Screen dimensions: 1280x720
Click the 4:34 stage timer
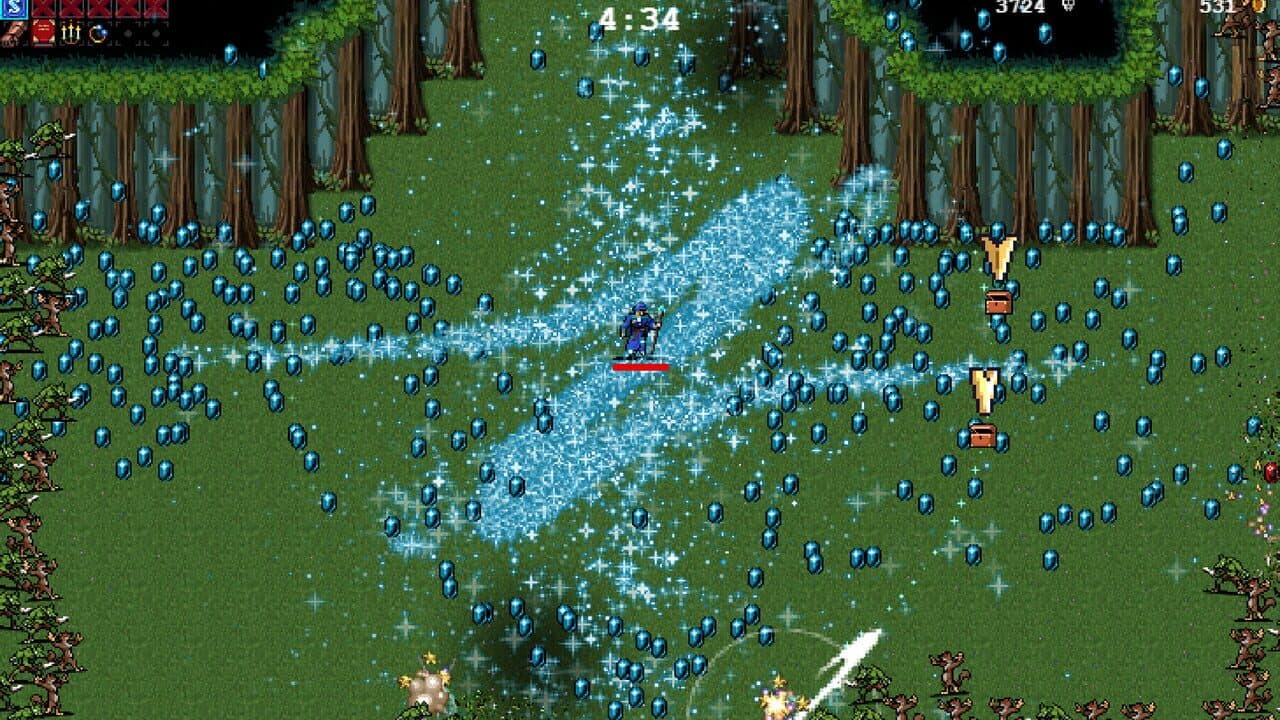639,15
